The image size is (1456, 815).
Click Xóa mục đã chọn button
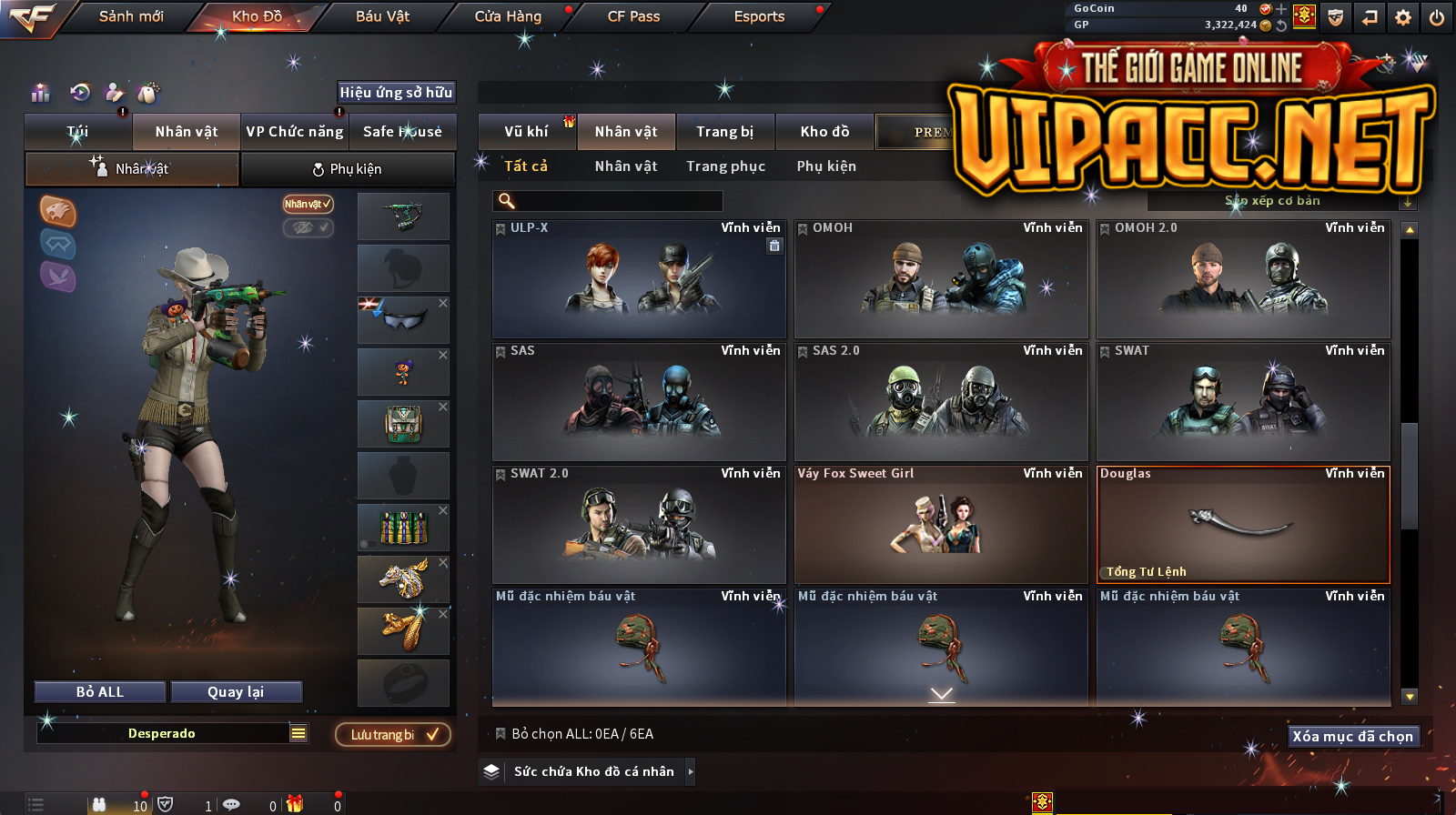(x=1352, y=736)
